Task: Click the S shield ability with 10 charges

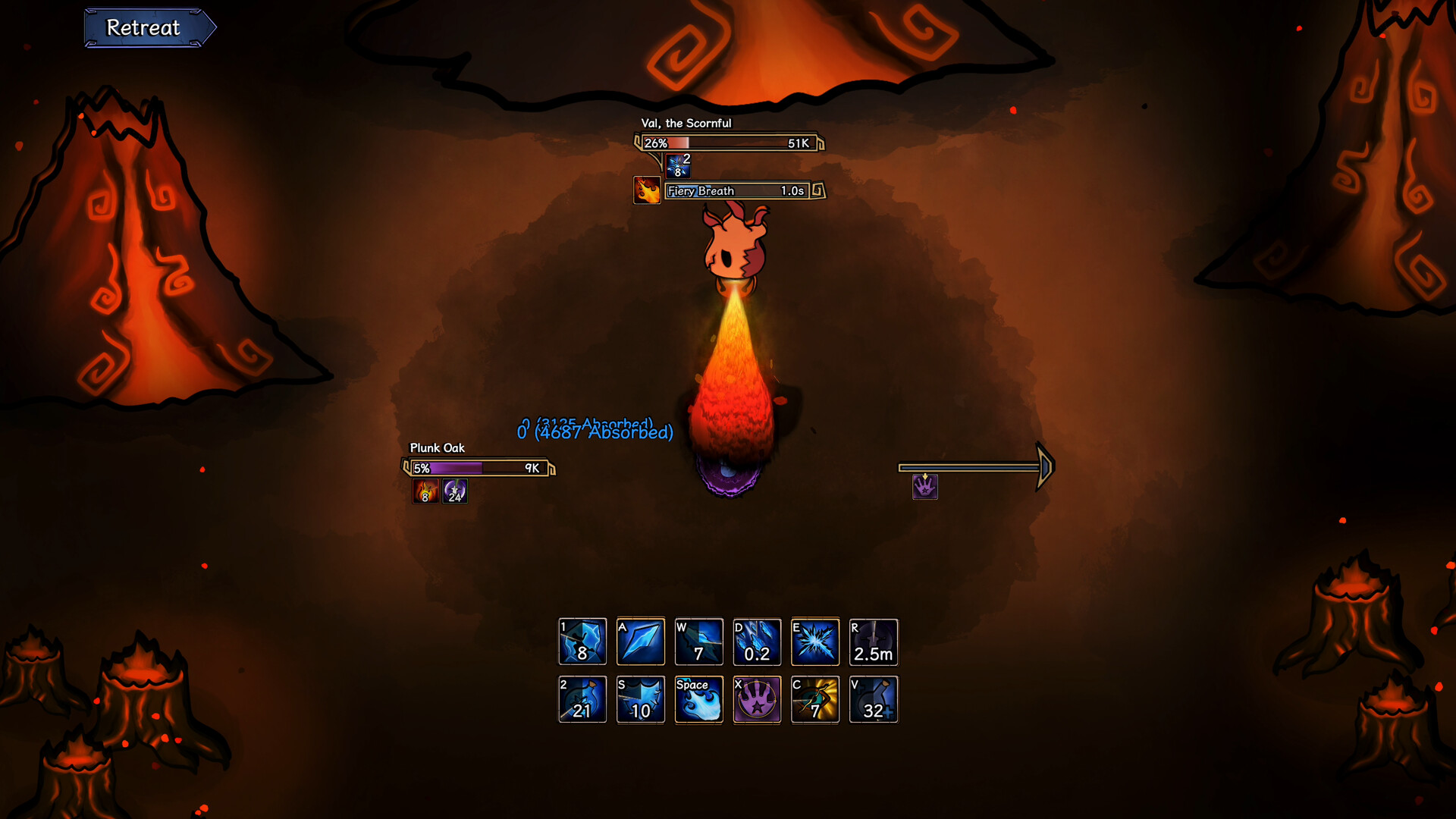Action: coord(641,699)
